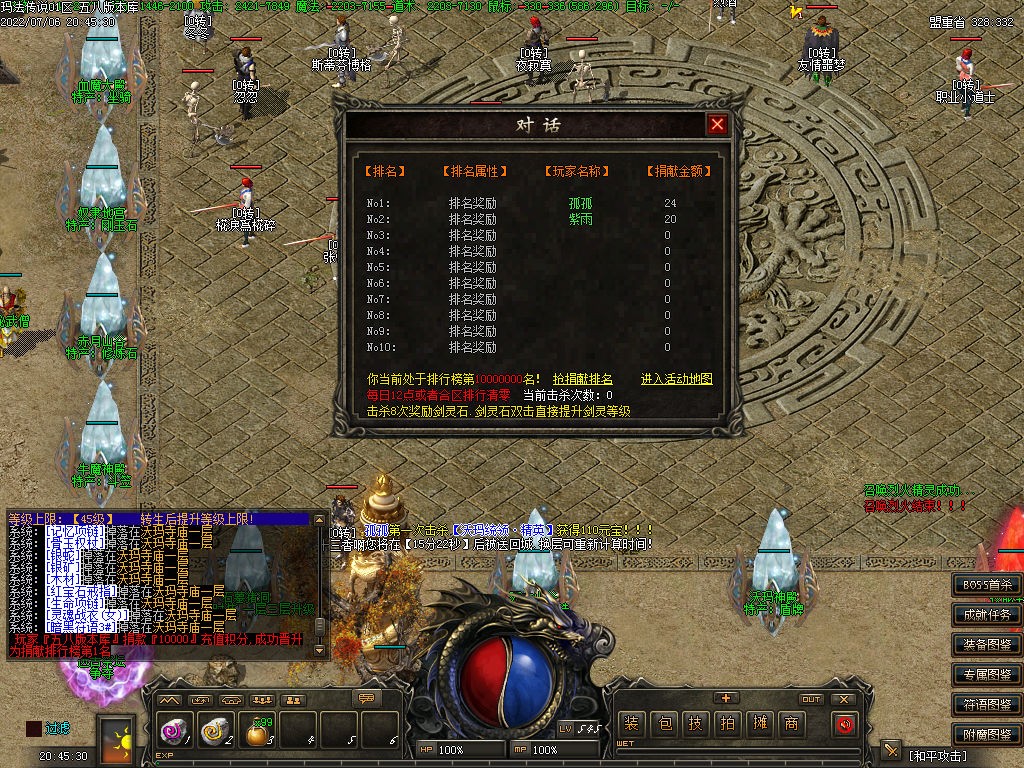Close the 对话 dialog window
Image resolution: width=1024 pixels, height=768 pixels.
717,124
